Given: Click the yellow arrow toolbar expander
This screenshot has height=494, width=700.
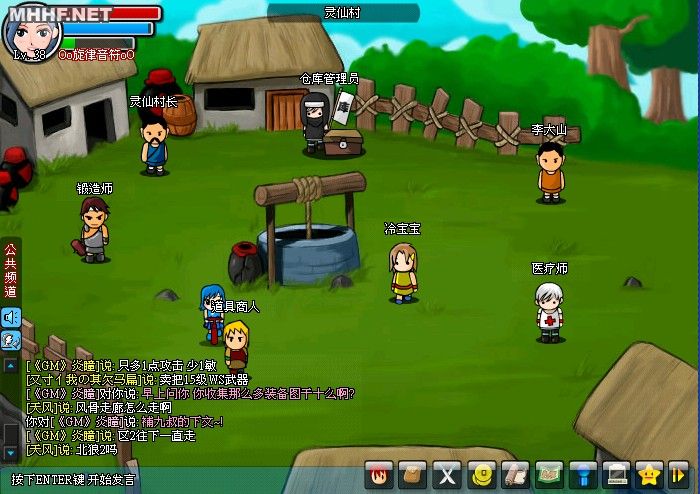Looking at the screenshot, I should coord(679,474).
